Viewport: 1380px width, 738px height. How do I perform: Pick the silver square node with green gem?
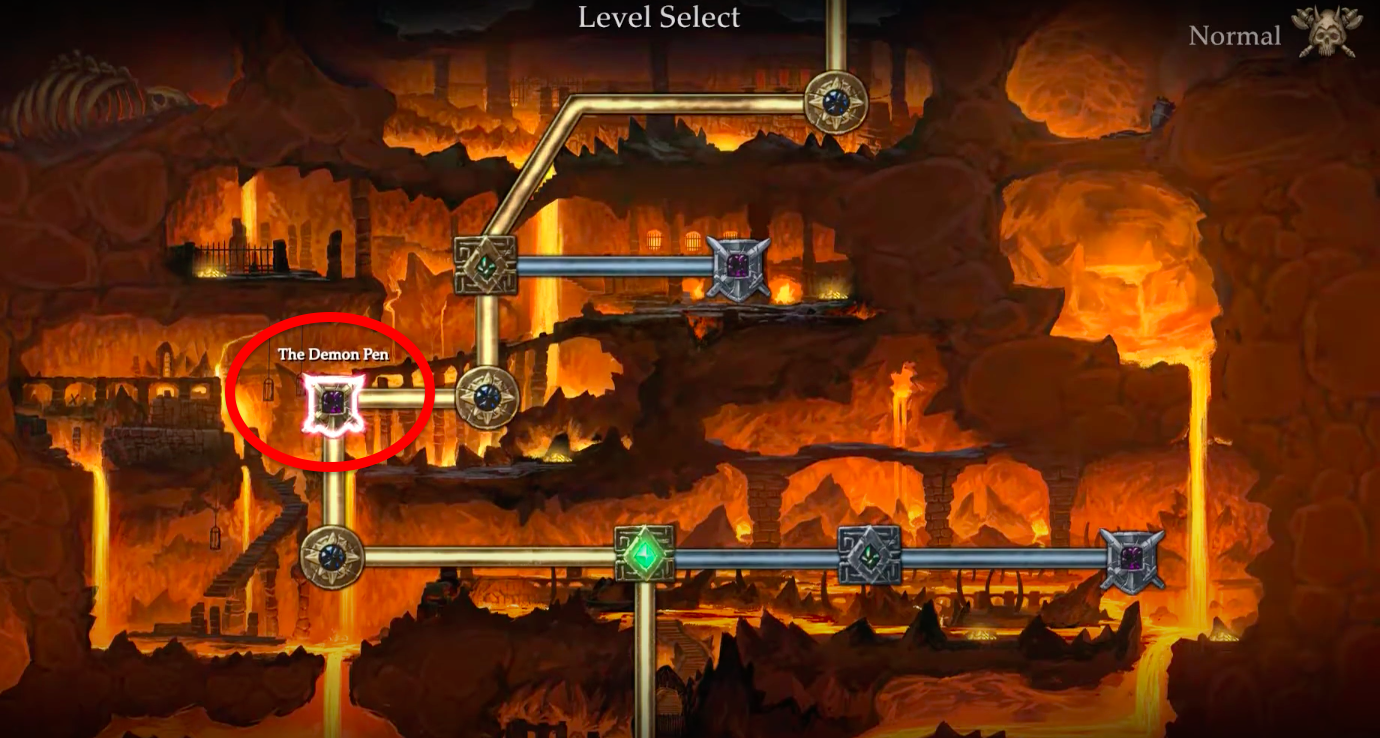[869, 556]
